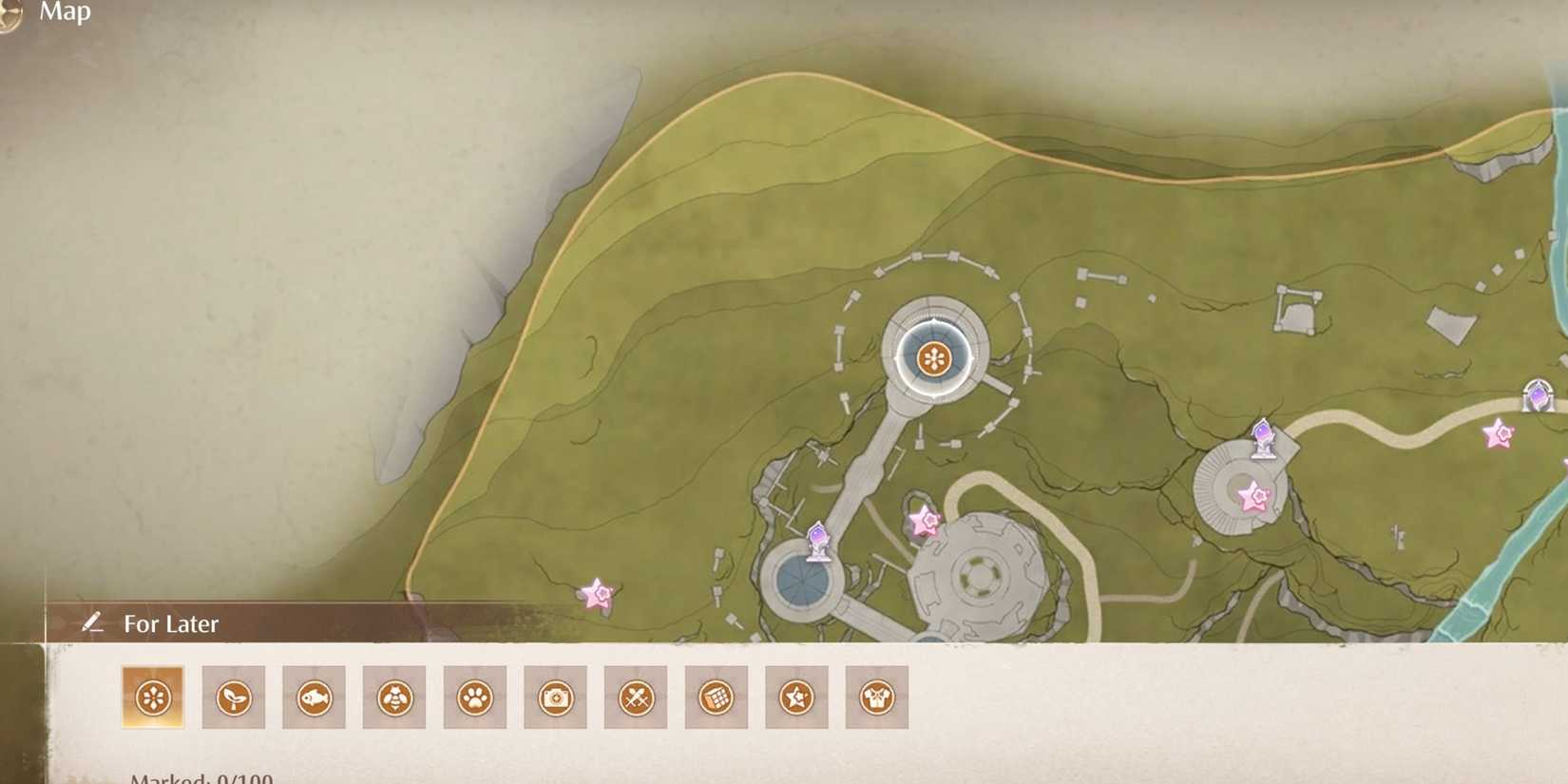Select the insect tracking filter
The height and width of the screenshot is (784, 1568).
(x=394, y=697)
